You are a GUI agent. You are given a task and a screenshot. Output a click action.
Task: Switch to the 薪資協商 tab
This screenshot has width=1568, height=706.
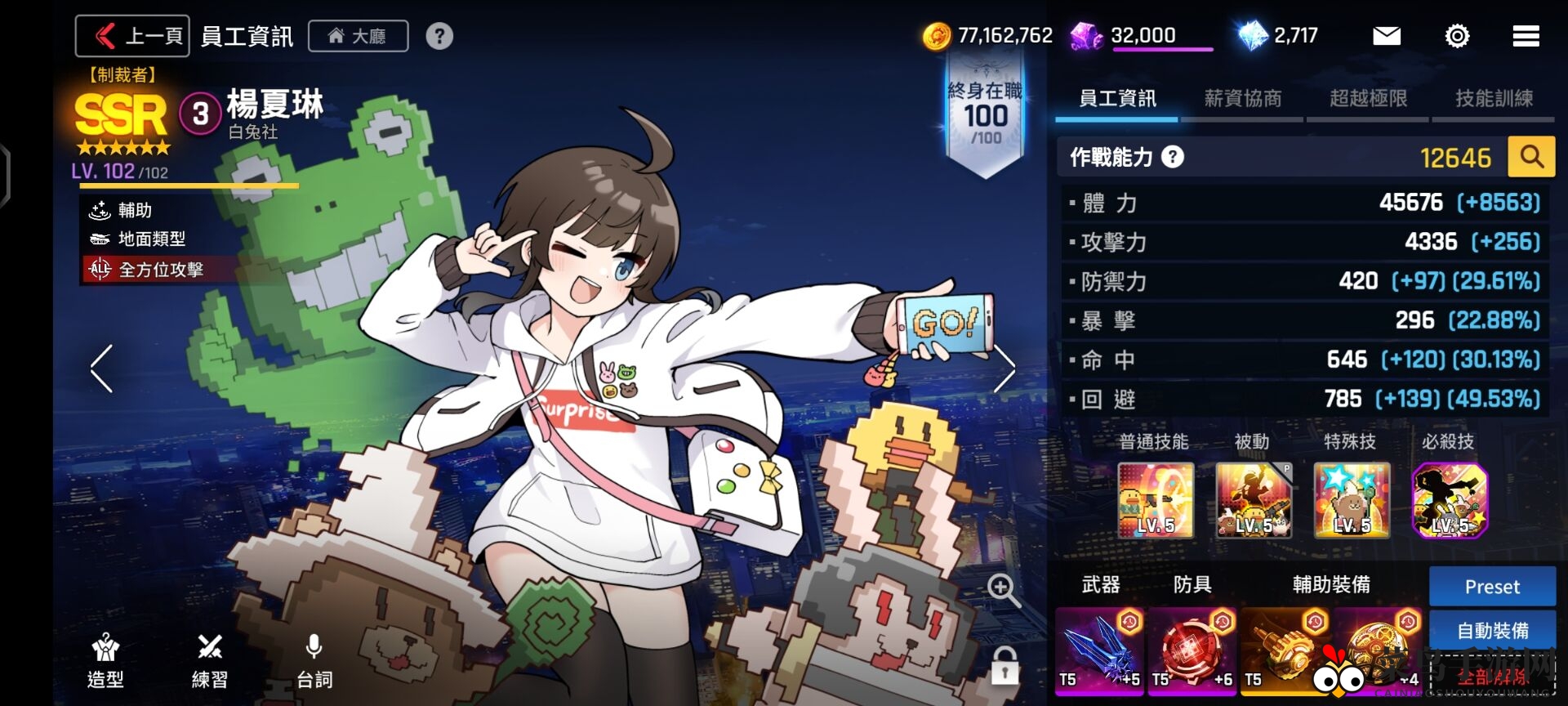pyautogui.click(x=1242, y=99)
